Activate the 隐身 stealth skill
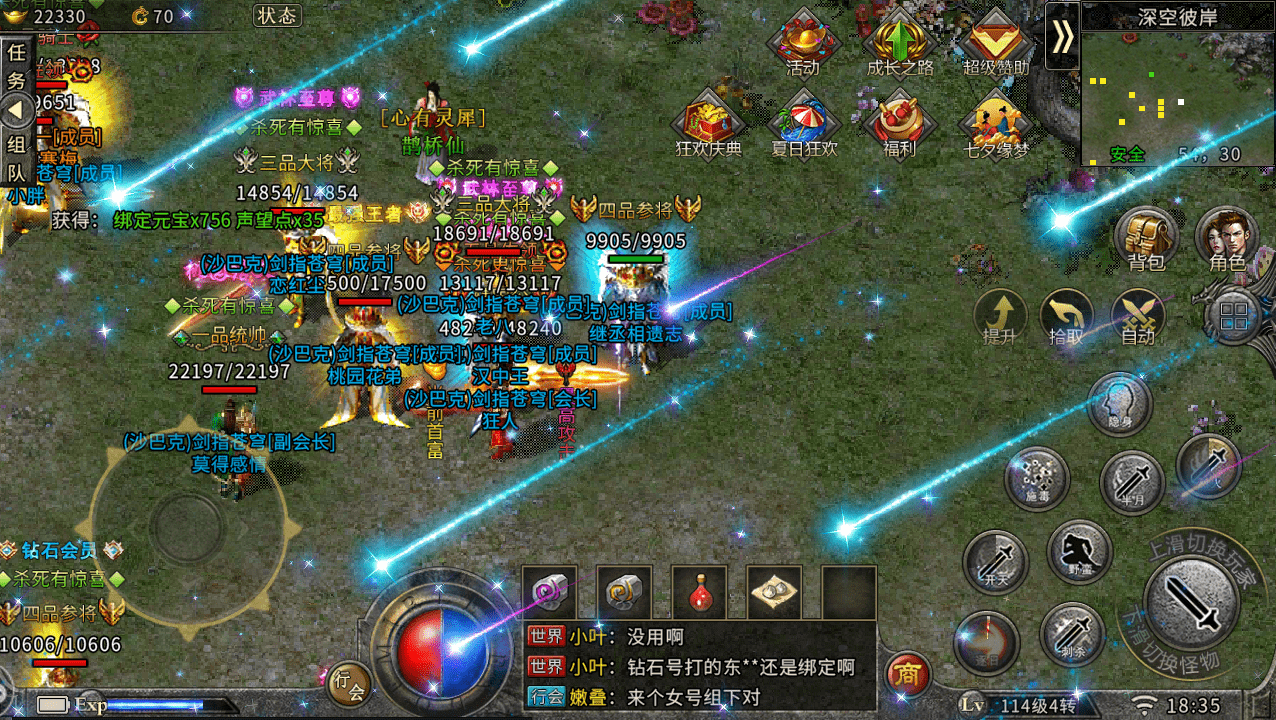Screen dimensions: 1276x720 tap(1120, 404)
